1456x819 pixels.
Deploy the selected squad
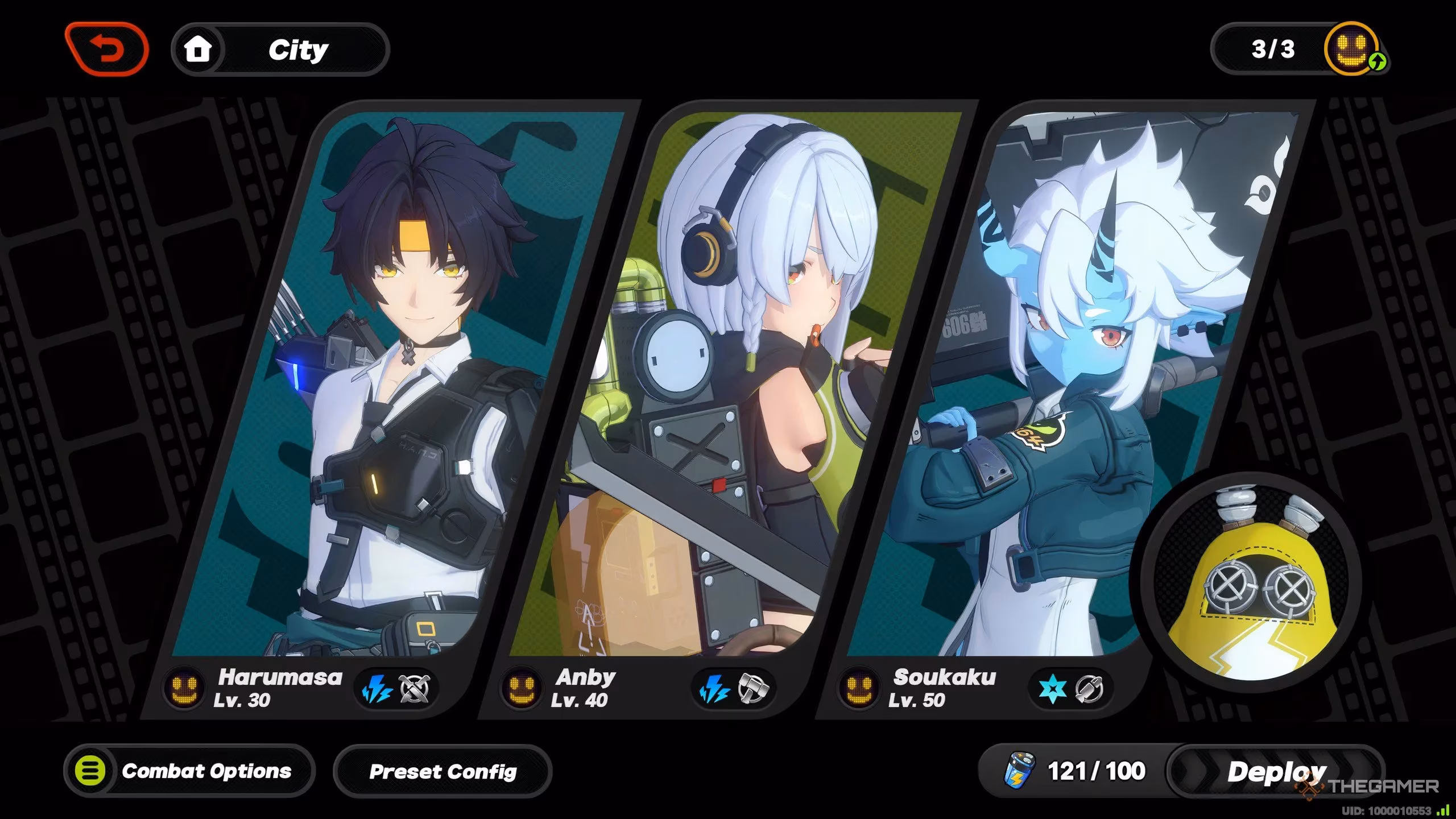tap(1276, 772)
